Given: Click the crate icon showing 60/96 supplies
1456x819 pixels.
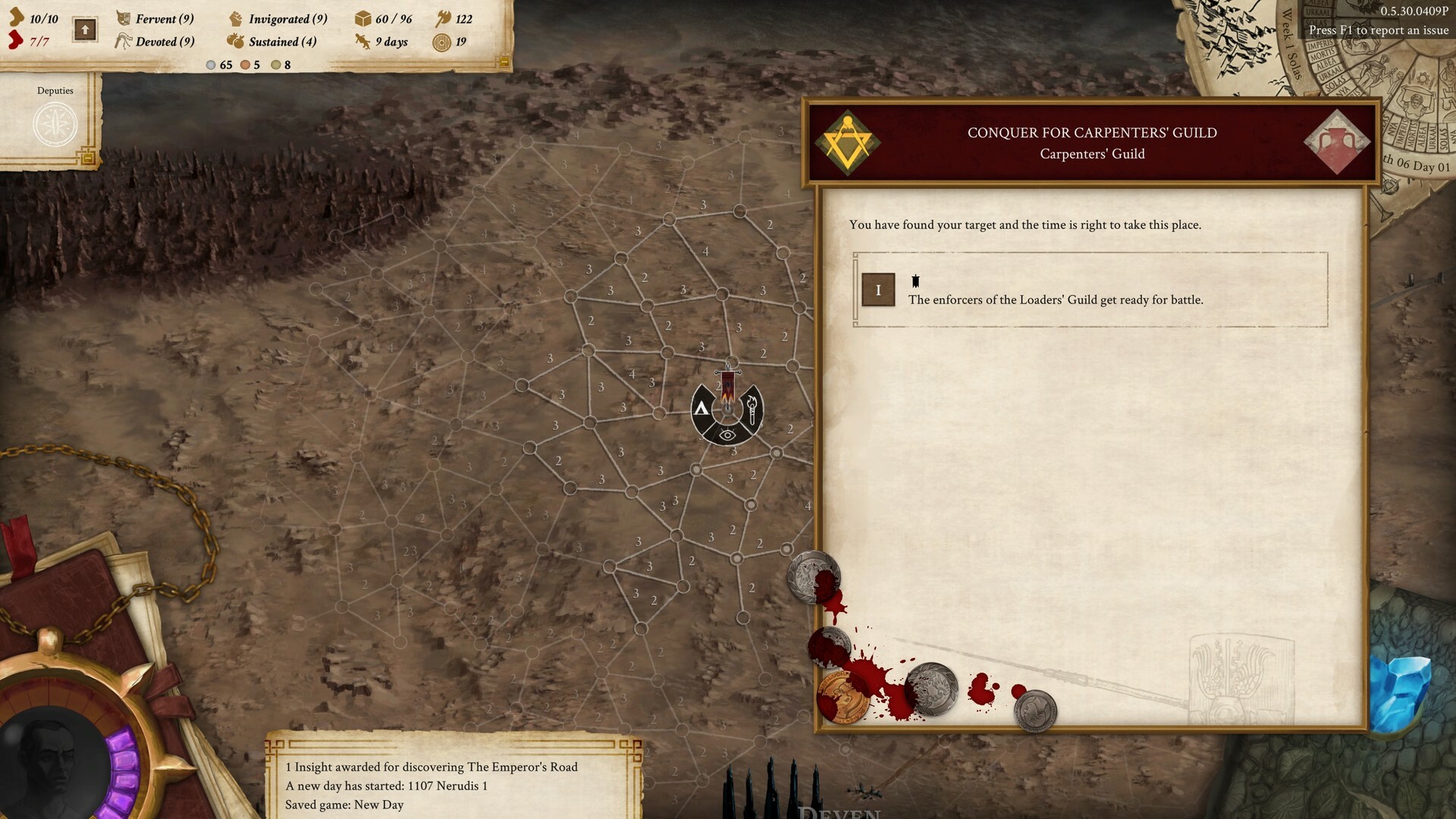Looking at the screenshot, I should 362,19.
